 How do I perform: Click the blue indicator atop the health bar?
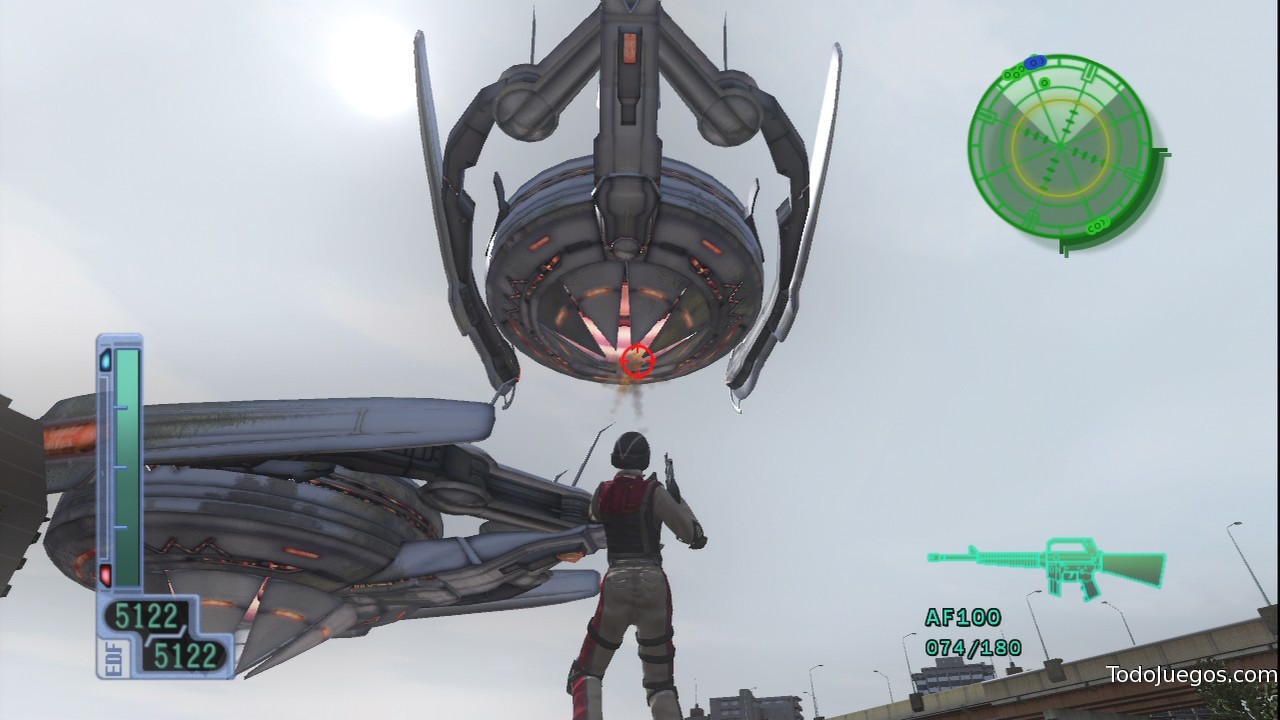[x=105, y=361]
